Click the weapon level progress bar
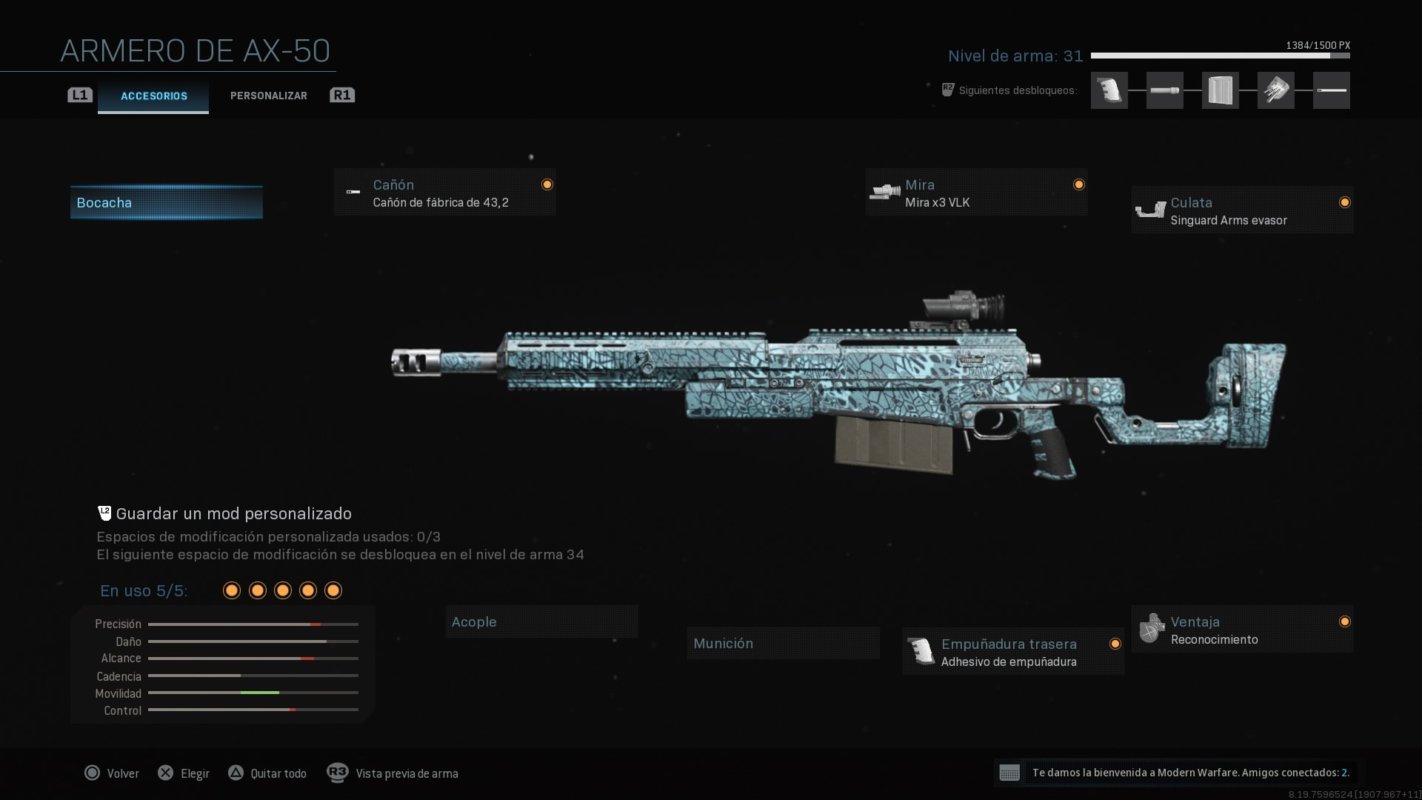The height and width of the screenshot is (800, 1422). 1220,57
